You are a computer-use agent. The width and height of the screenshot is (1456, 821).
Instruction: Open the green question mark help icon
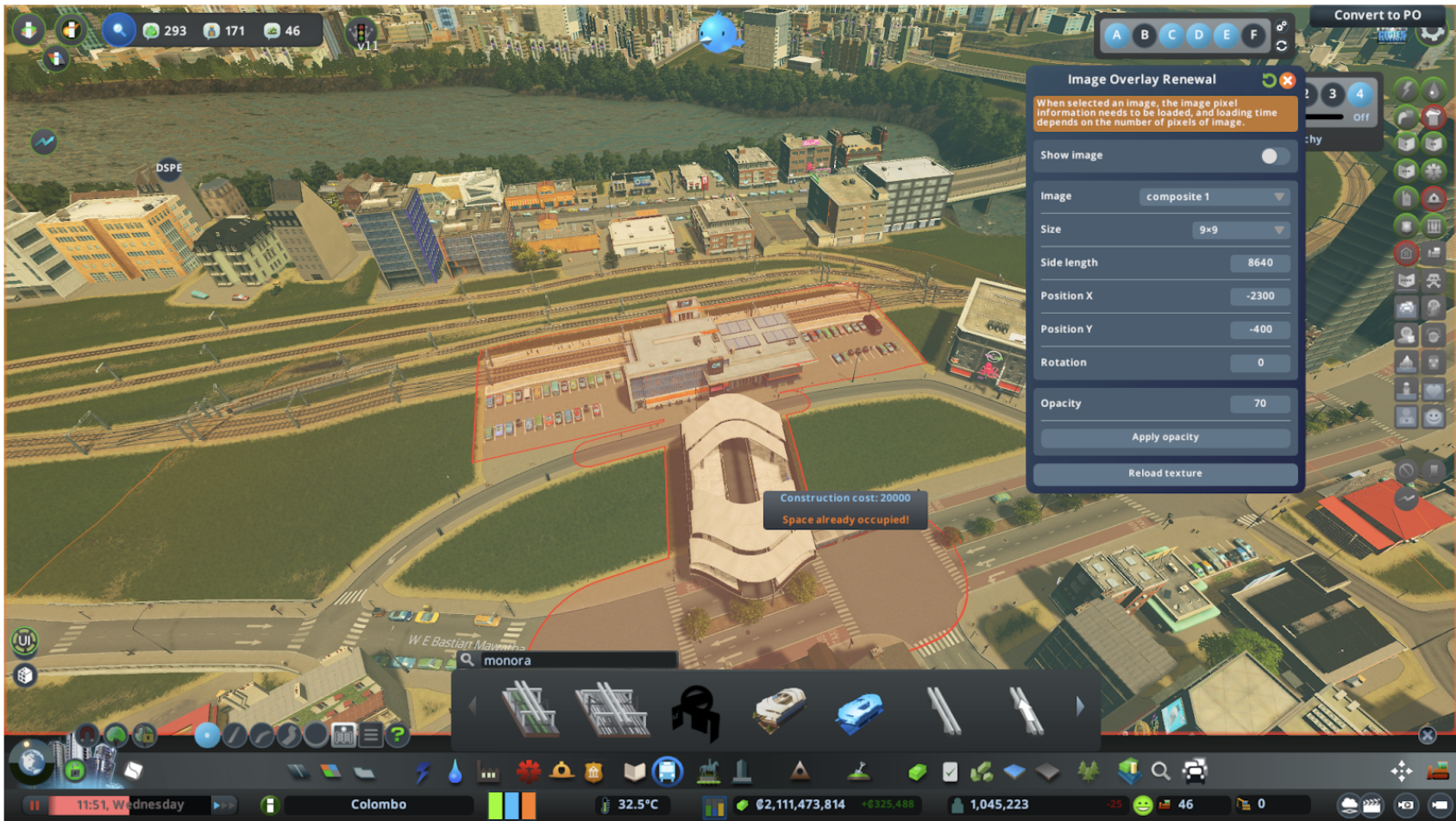tap(398, 735)
